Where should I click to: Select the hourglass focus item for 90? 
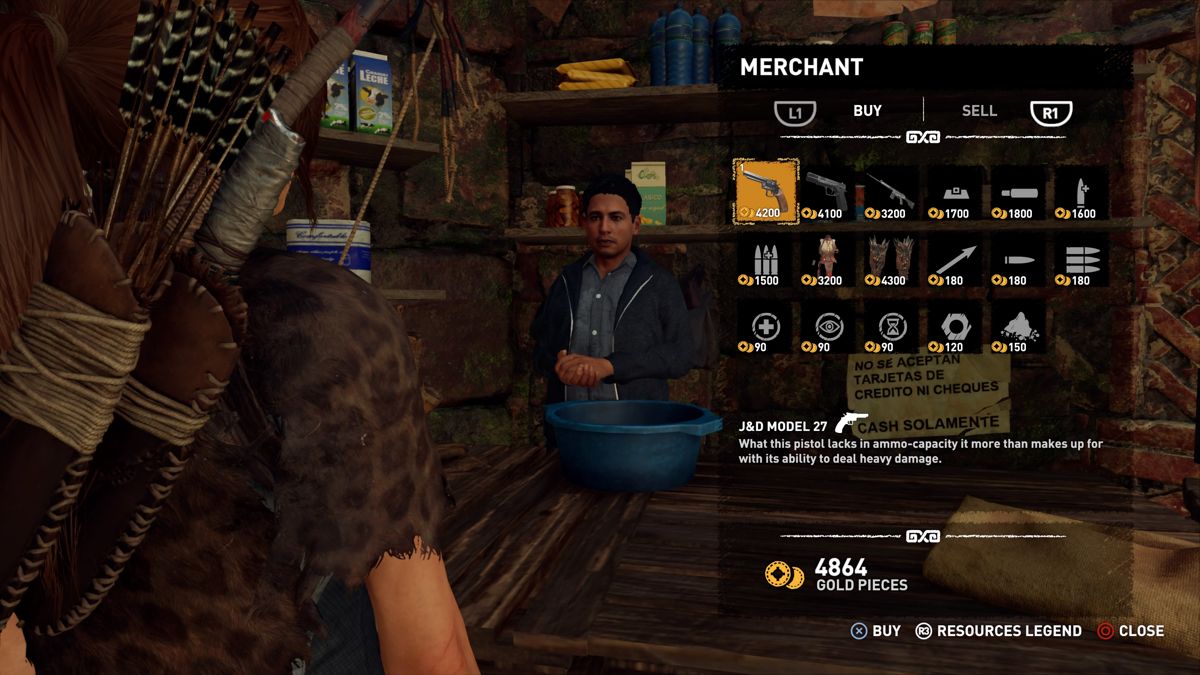pos(890,328)
